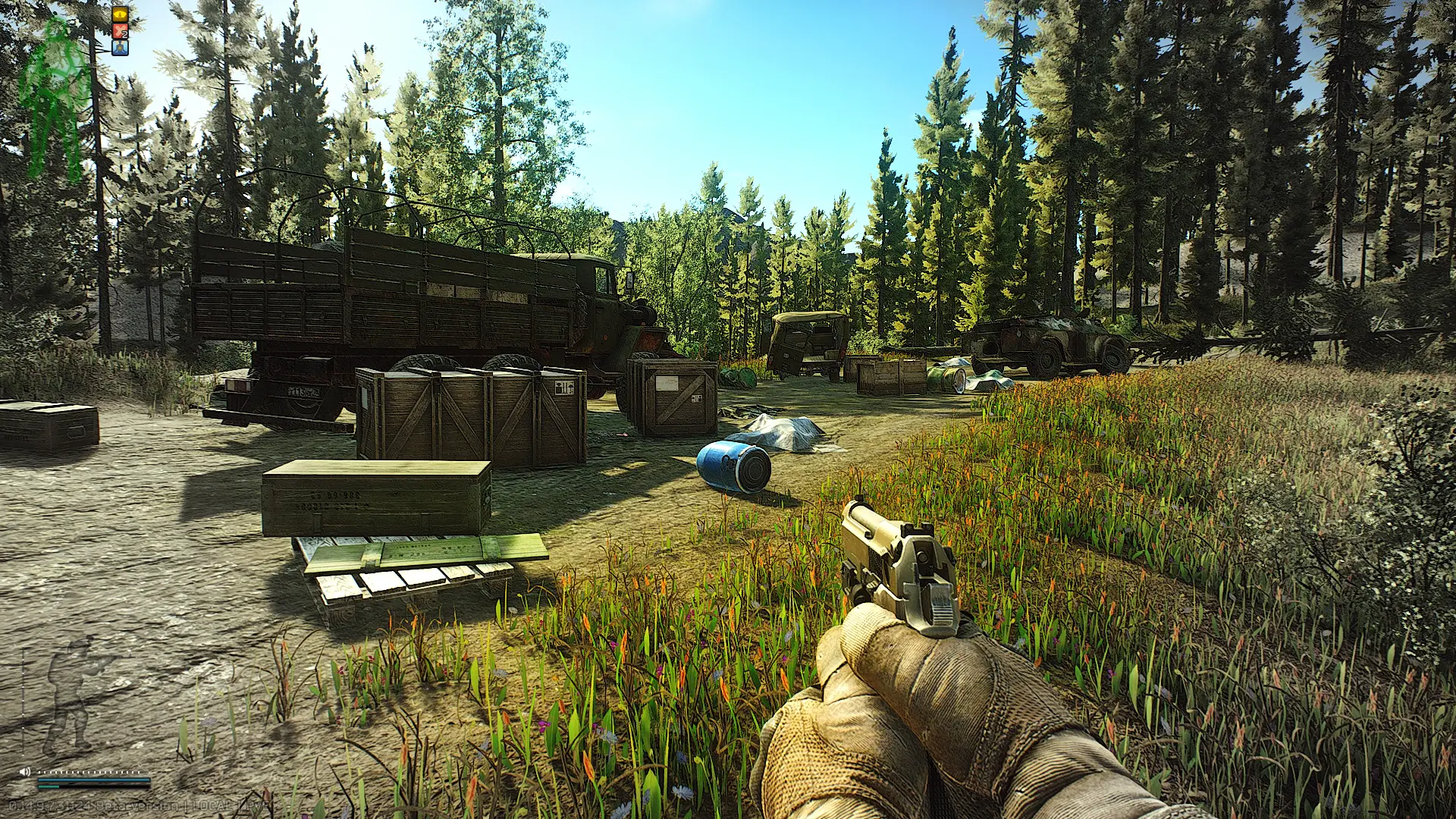Screen dimensions: 1456x819
Task: Click the red bandage status effect icon
Action: click(x=121, y=31)
